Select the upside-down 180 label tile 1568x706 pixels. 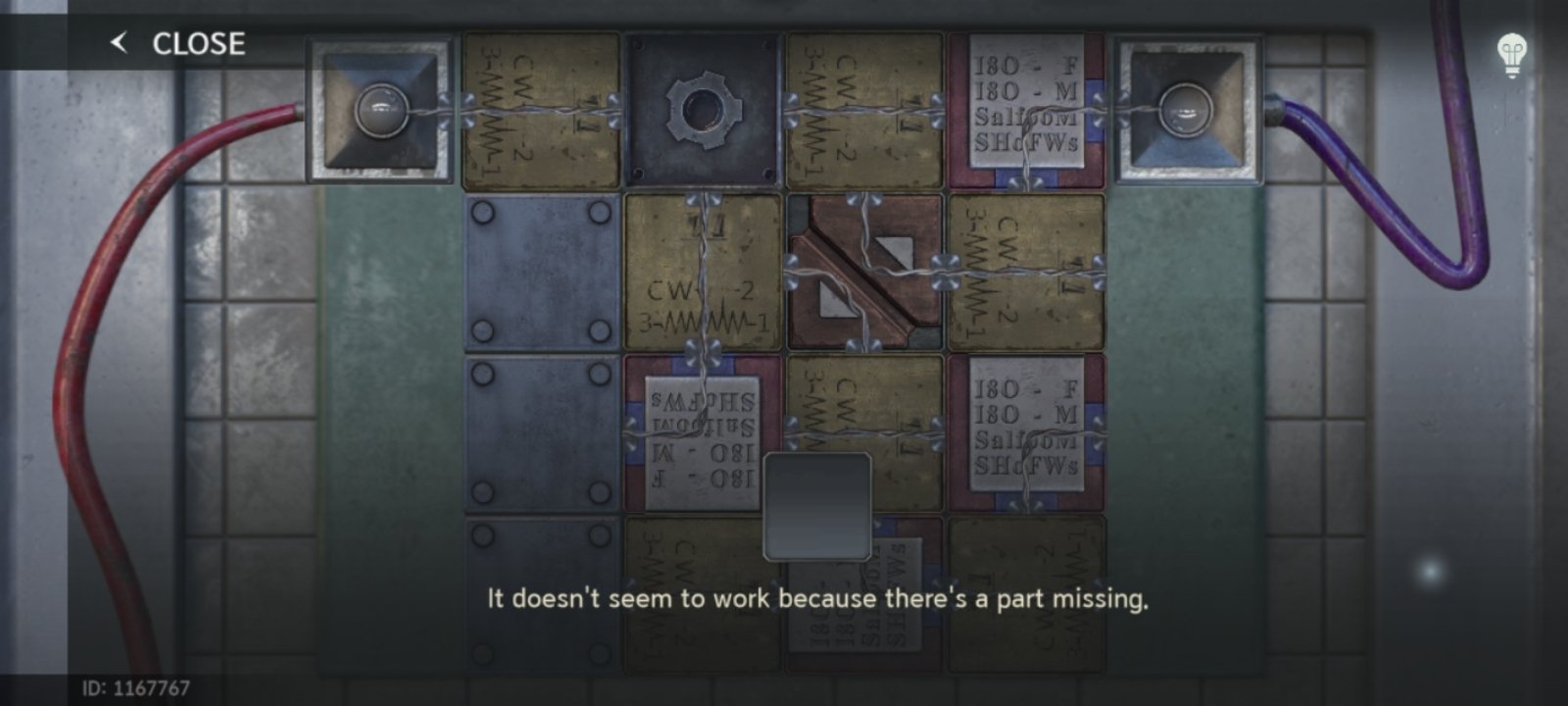[x=702, y=433]
